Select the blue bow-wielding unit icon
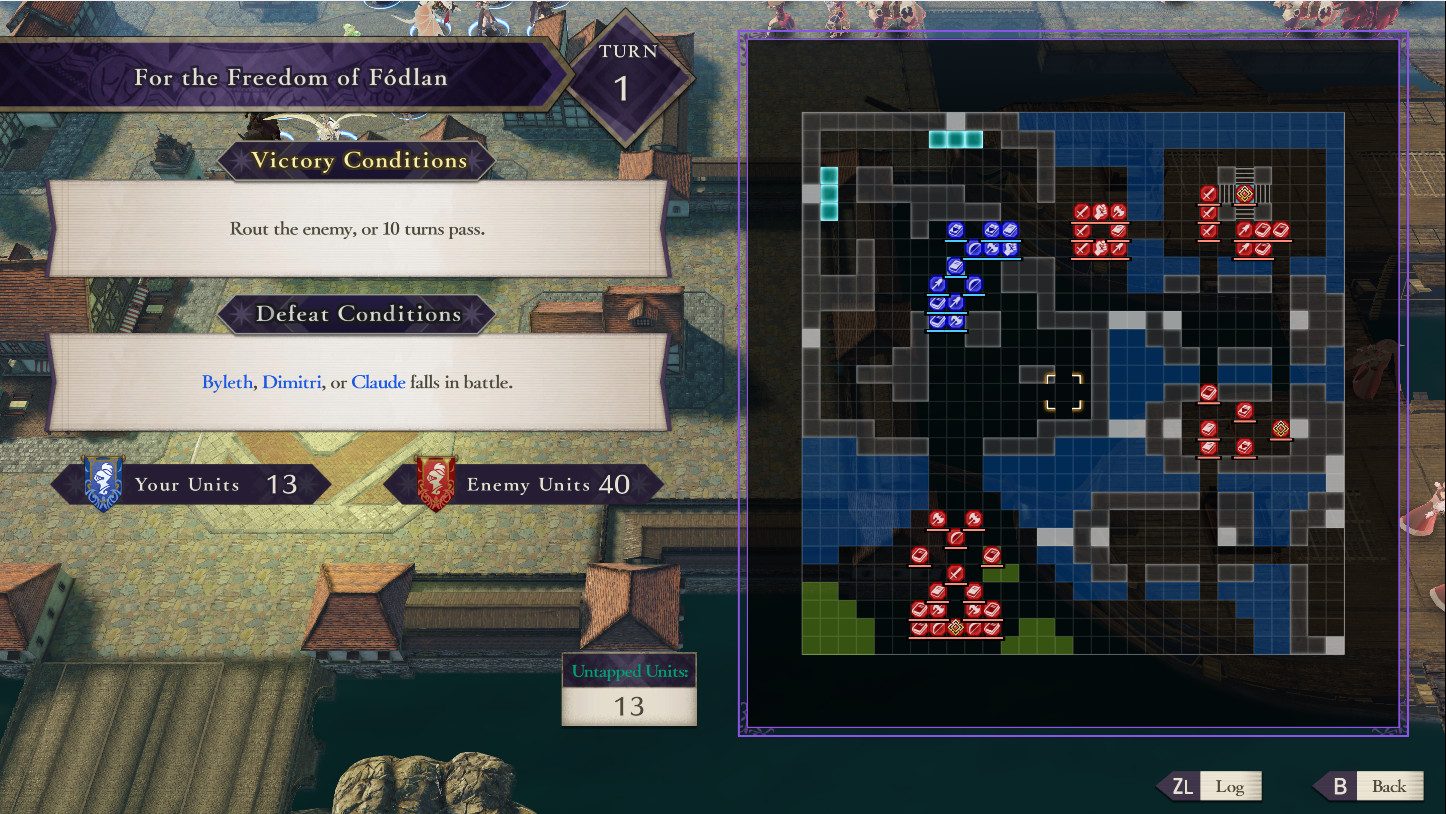The width and height of the screenshot is (1446, 814). pyautogui.click(x=938, y=284)
